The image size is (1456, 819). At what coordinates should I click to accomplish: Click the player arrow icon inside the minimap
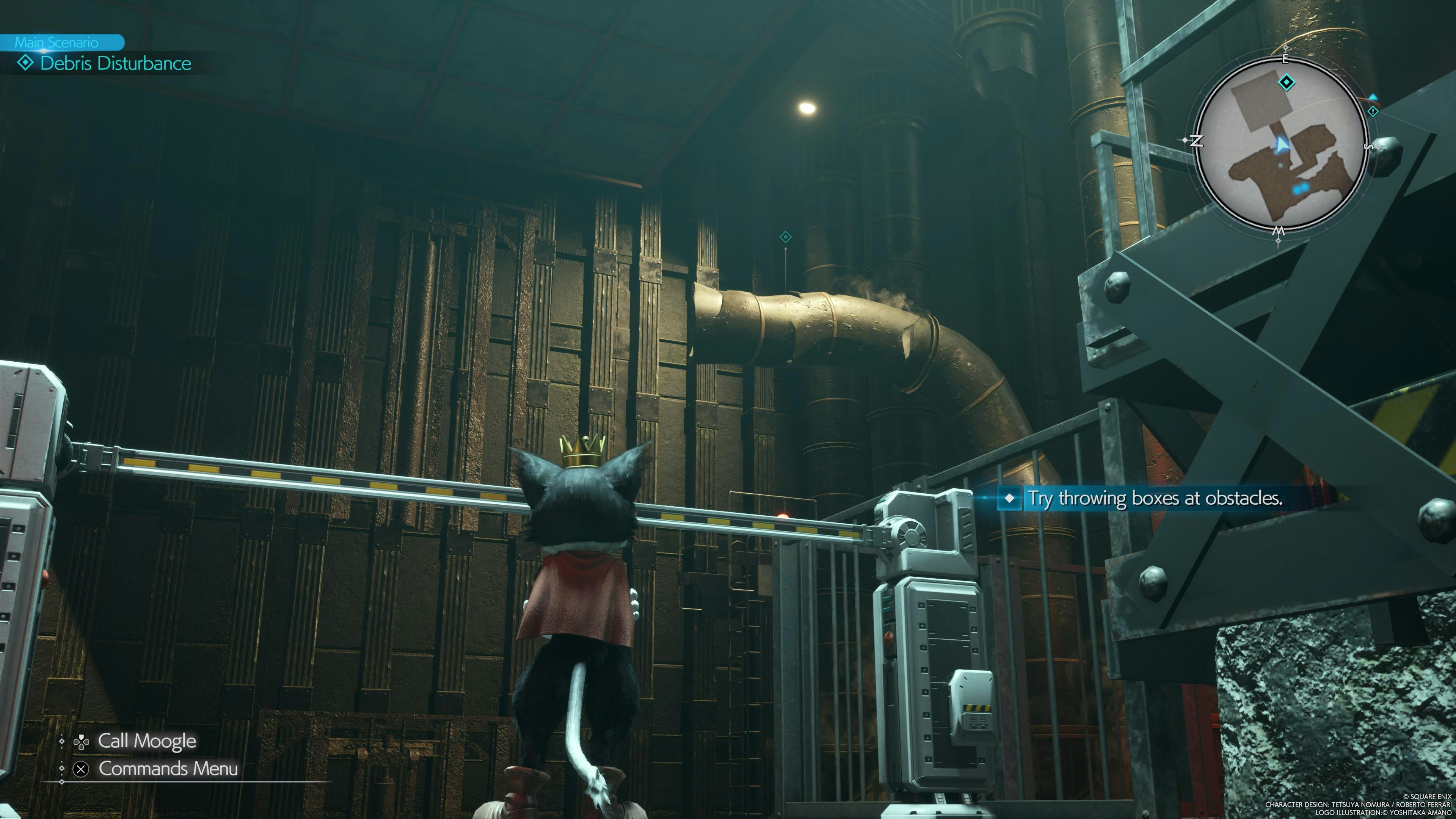[x=1282, y=145]
